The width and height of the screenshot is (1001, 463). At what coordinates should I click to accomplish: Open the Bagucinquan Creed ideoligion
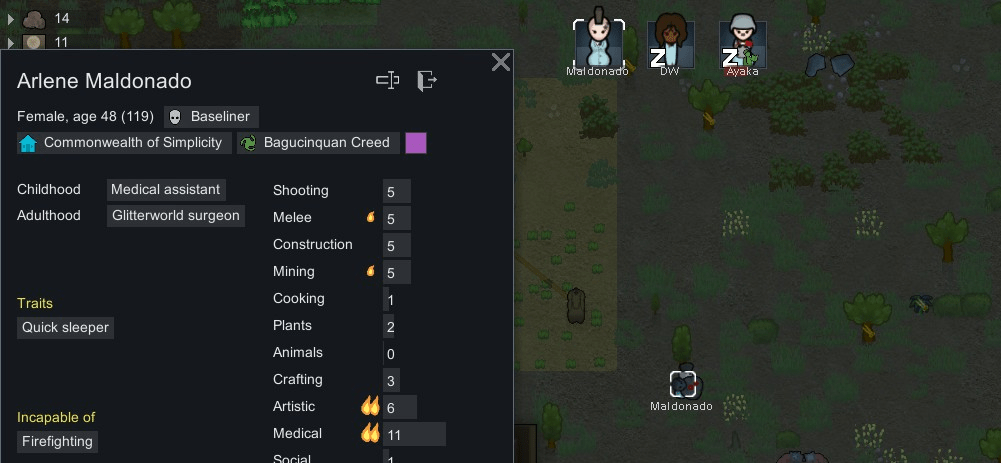click(x=318, y=143)
